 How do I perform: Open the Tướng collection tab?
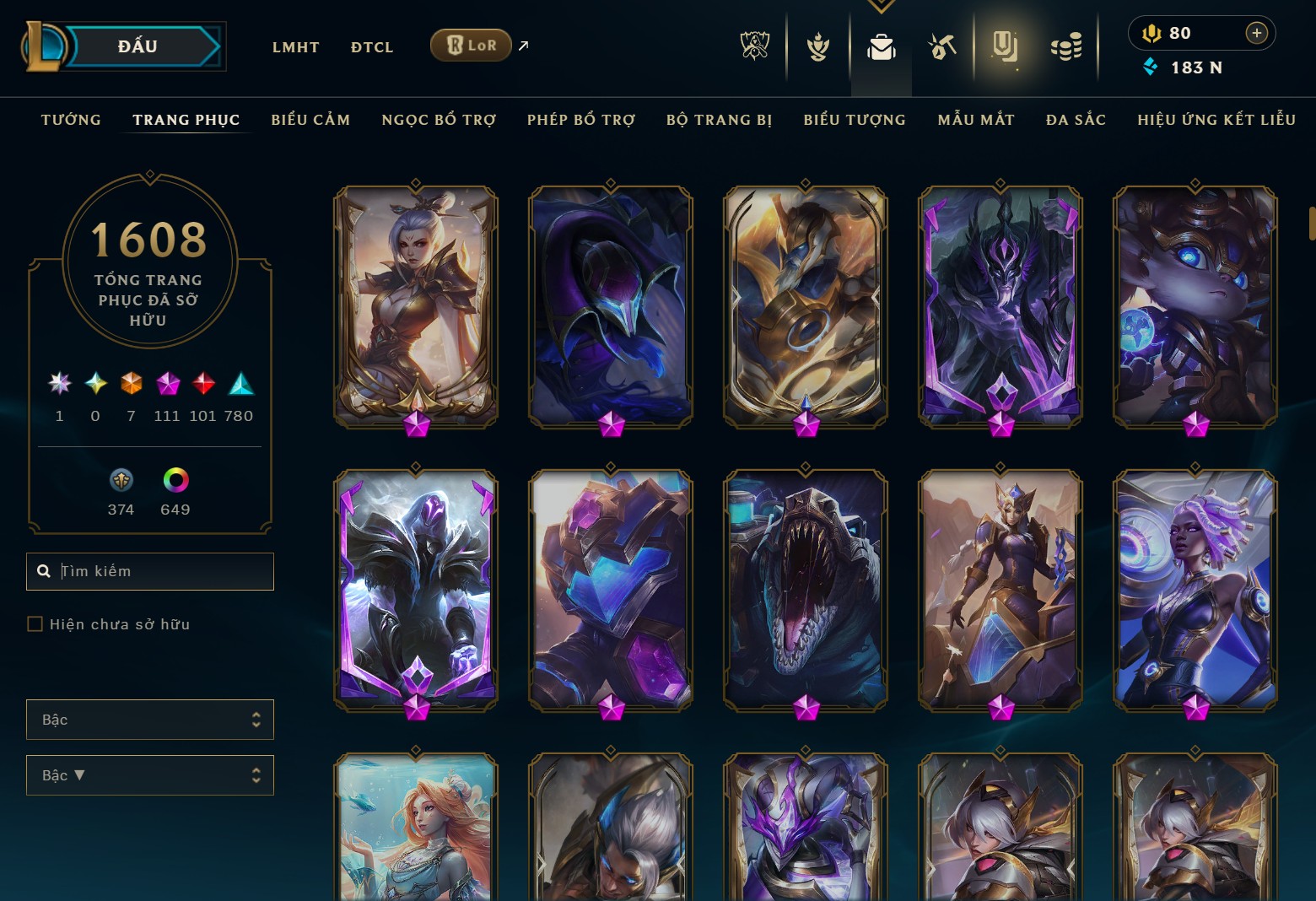tap(71, 120)
